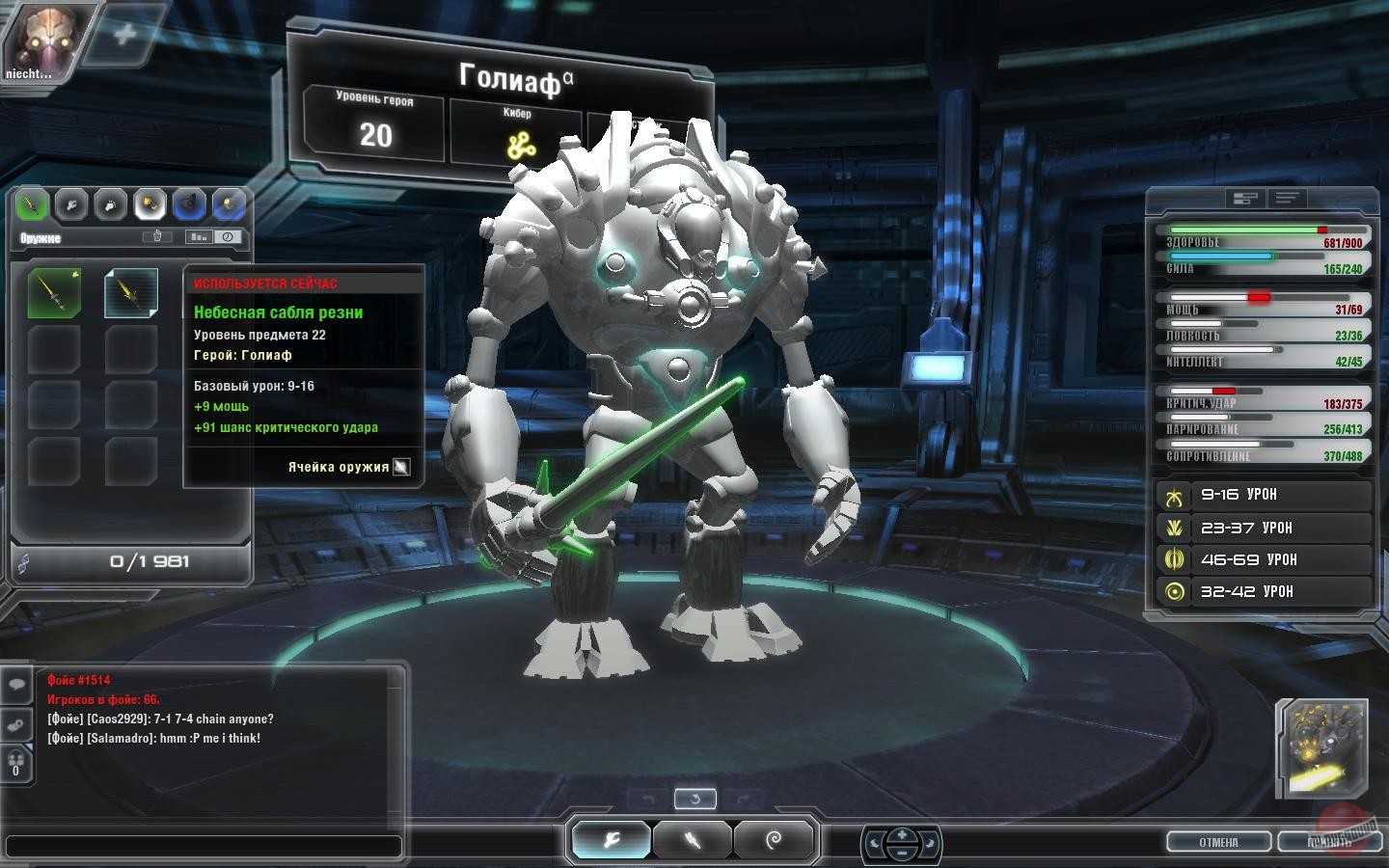The image size is (1389, 868).
Task: Select the fourth gold-icon category tab
Action: pos(150,204)
